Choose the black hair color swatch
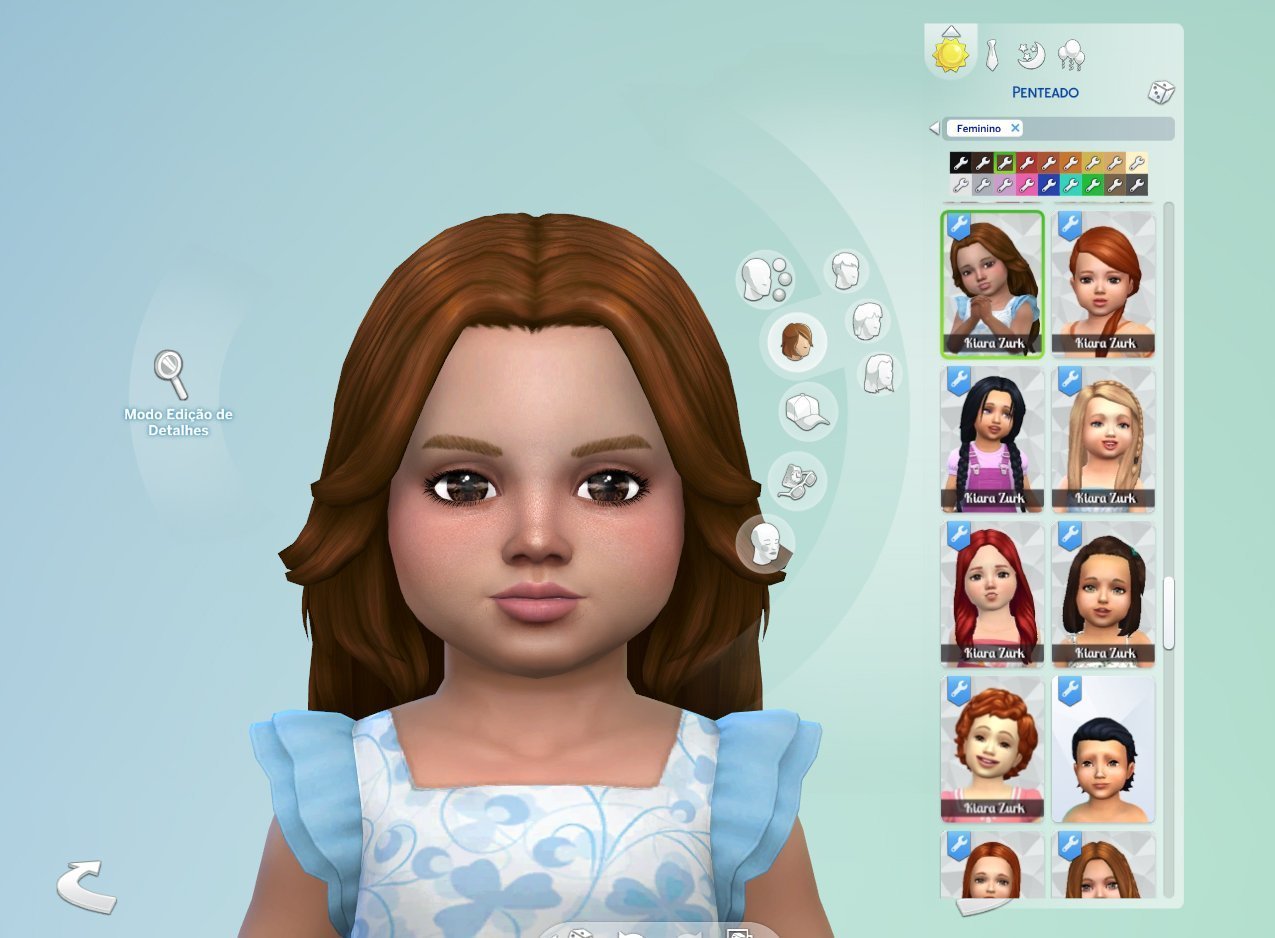Screen dimensions: 1275x938 click(960, 163)
